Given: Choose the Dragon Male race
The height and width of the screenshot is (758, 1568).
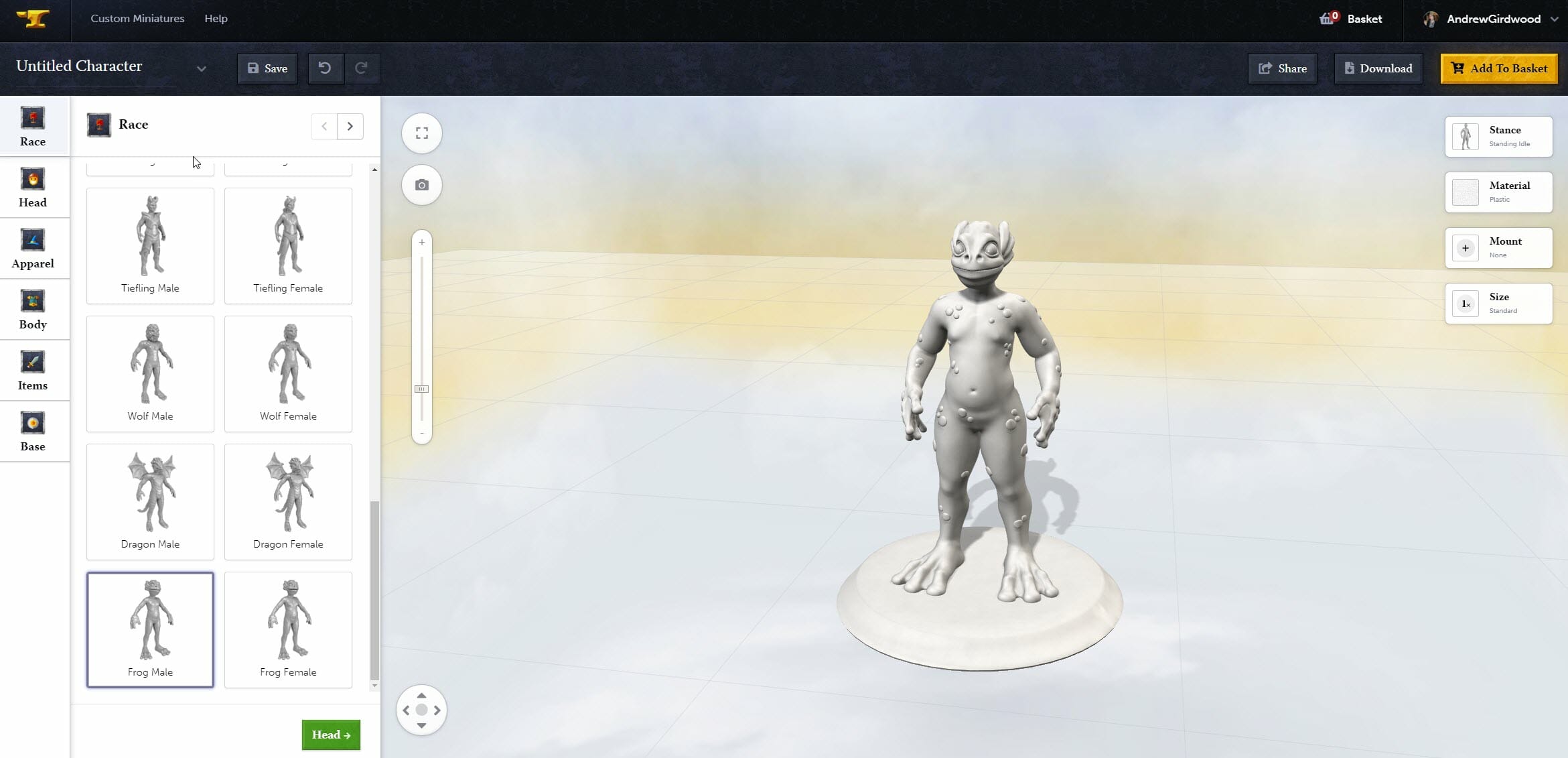Looking at the screenshot, I should coord(150,501).
